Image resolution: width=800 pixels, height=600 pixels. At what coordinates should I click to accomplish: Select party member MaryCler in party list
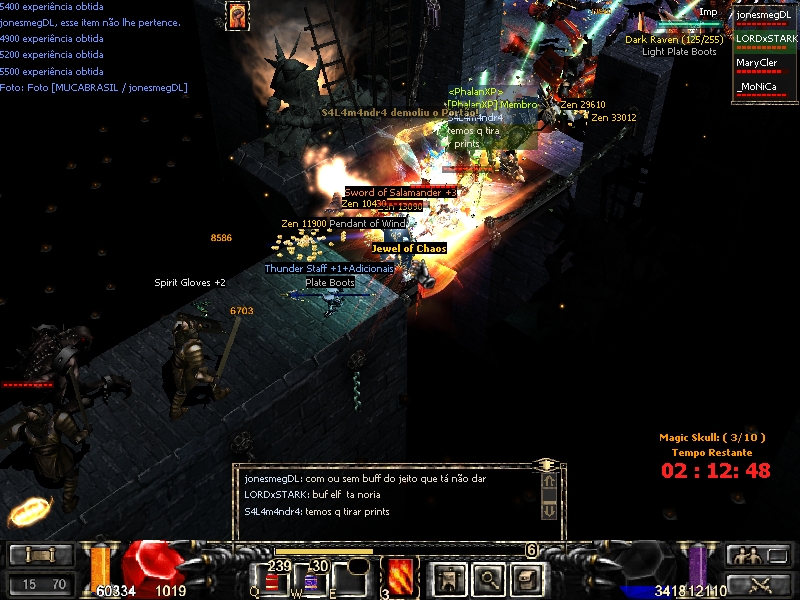[764, 64]
